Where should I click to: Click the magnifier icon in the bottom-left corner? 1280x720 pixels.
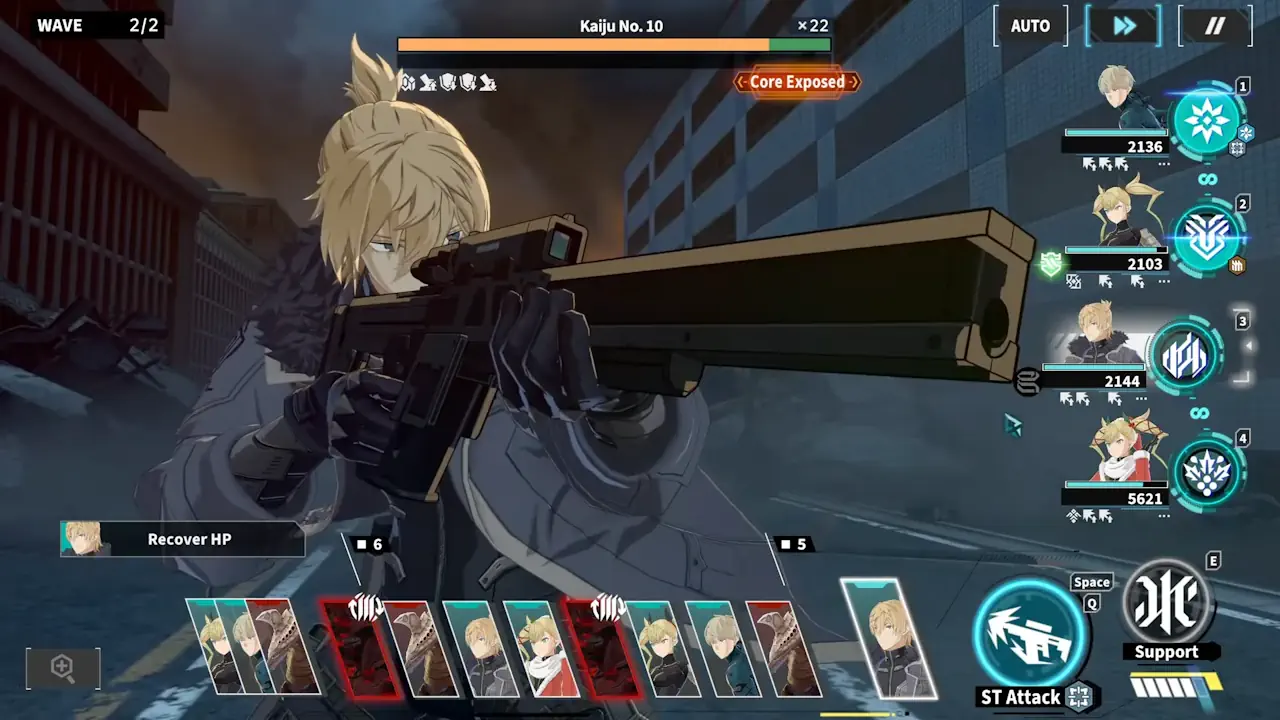point(62,668)
